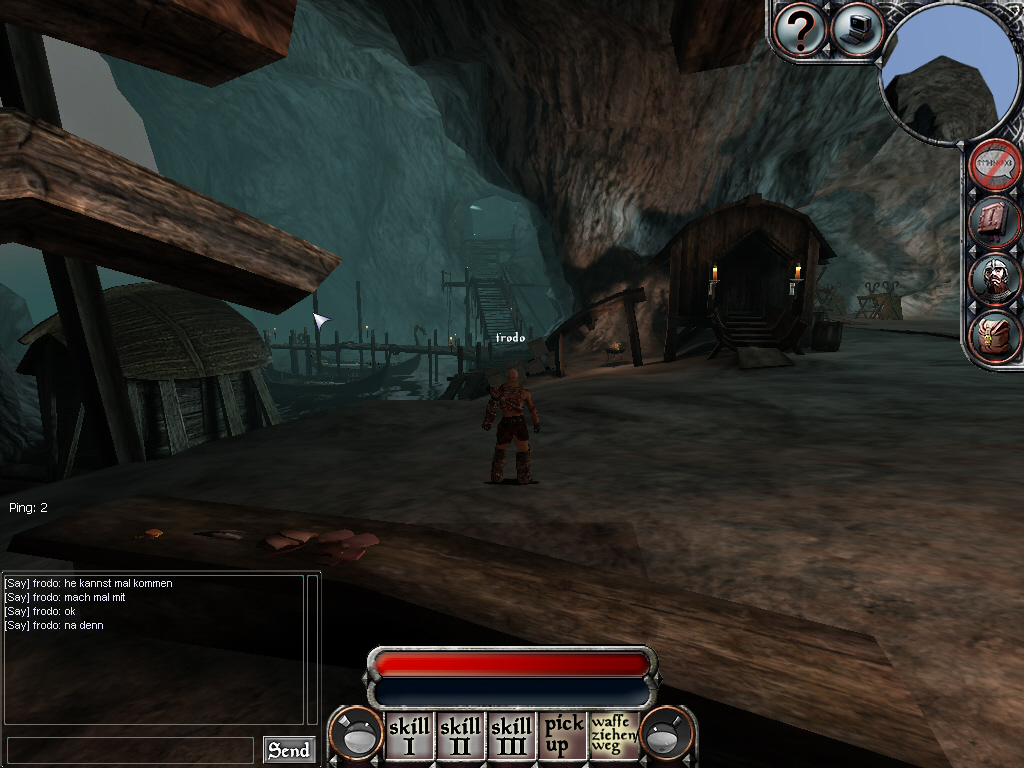Toggle the crossed-out speech bubble chat icon
The height and width of the screenshot is (768, 1024).
(996, 167)
